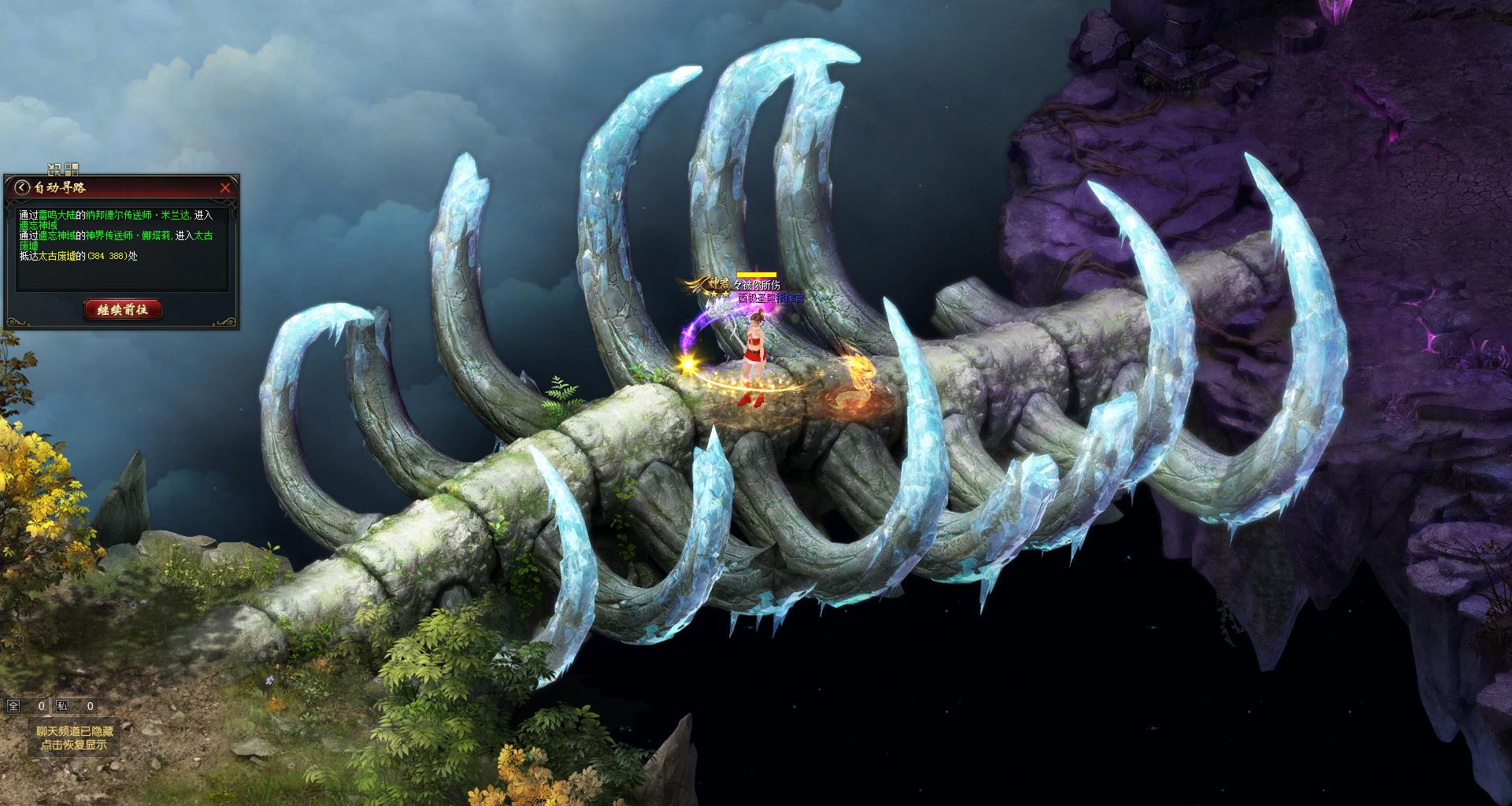Click the 继续前往 continue button
The image size is (1512, 806).
click(x=122, y=310)
